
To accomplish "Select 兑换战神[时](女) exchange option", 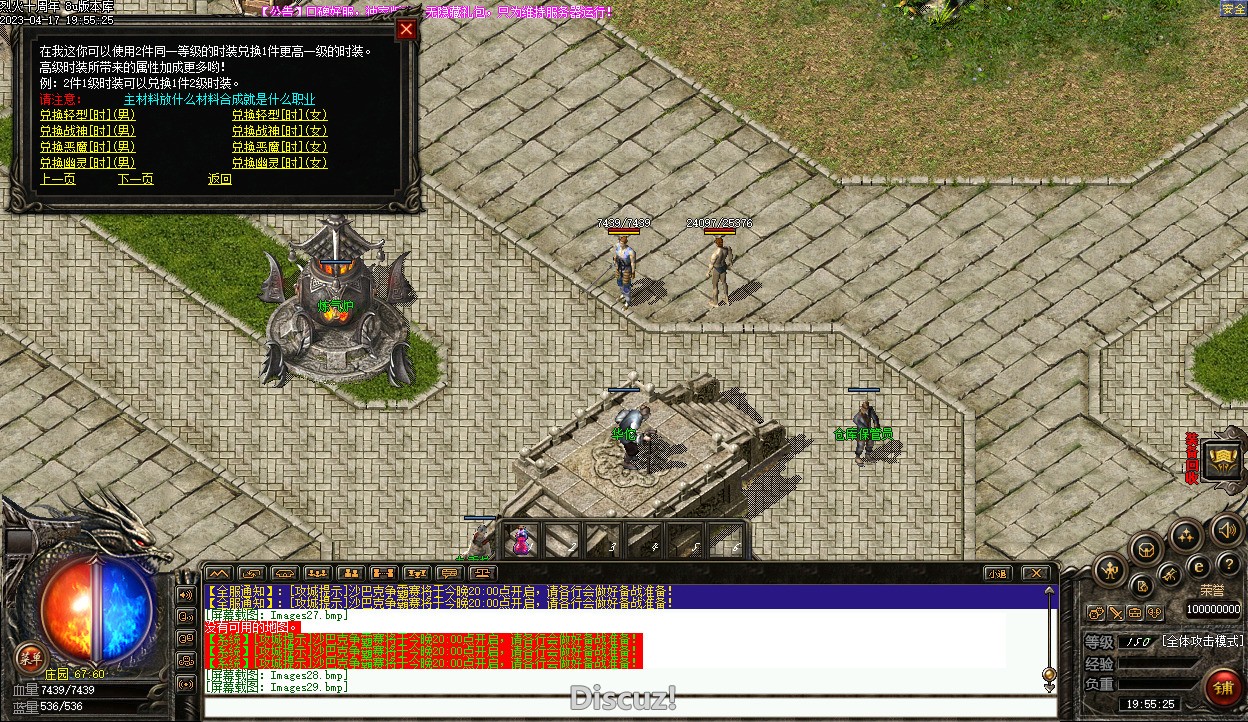I will click(x=279, y=131).
